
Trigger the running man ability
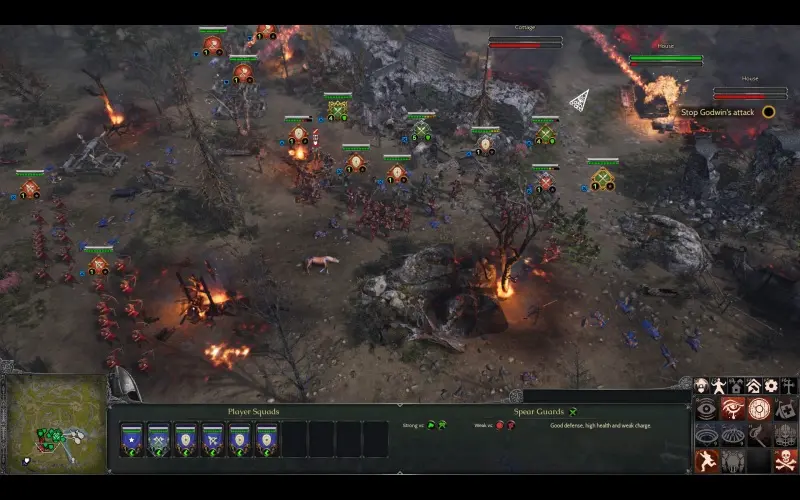click(707, 461)
